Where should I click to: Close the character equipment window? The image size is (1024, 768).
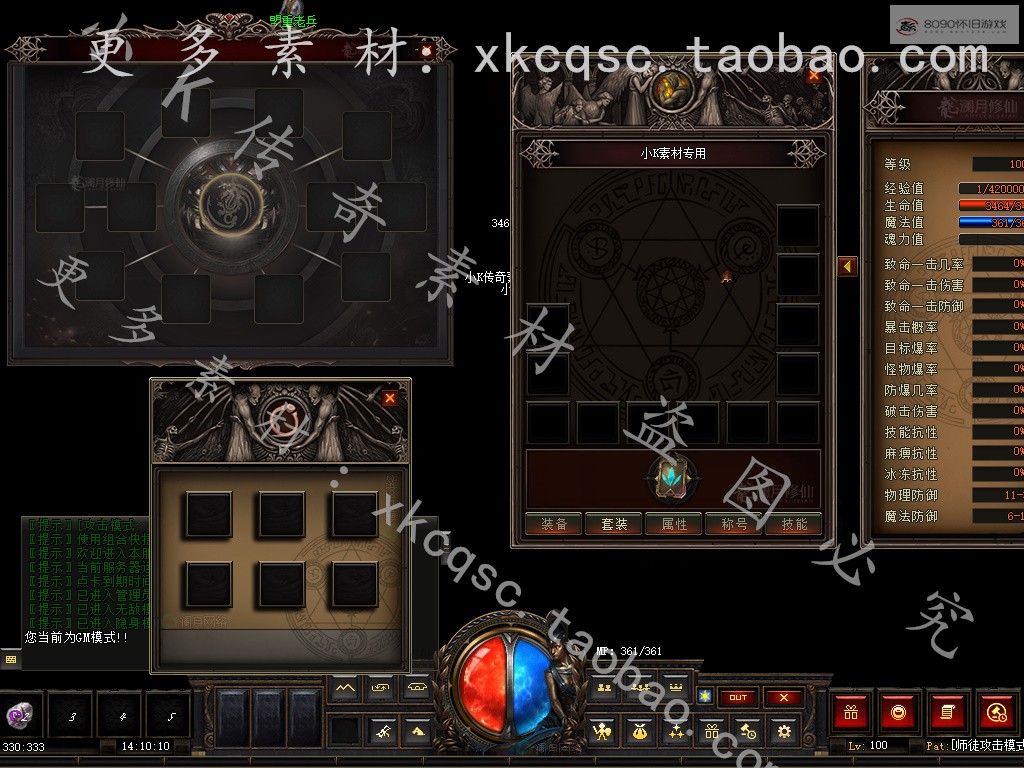[813, 75]
